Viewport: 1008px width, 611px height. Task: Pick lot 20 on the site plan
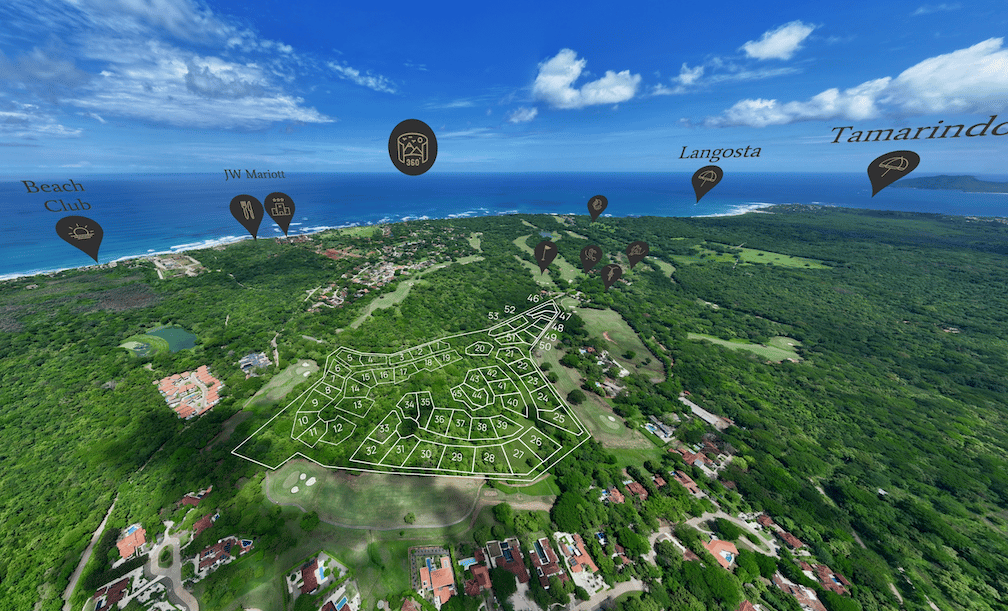tap(480, 349)
